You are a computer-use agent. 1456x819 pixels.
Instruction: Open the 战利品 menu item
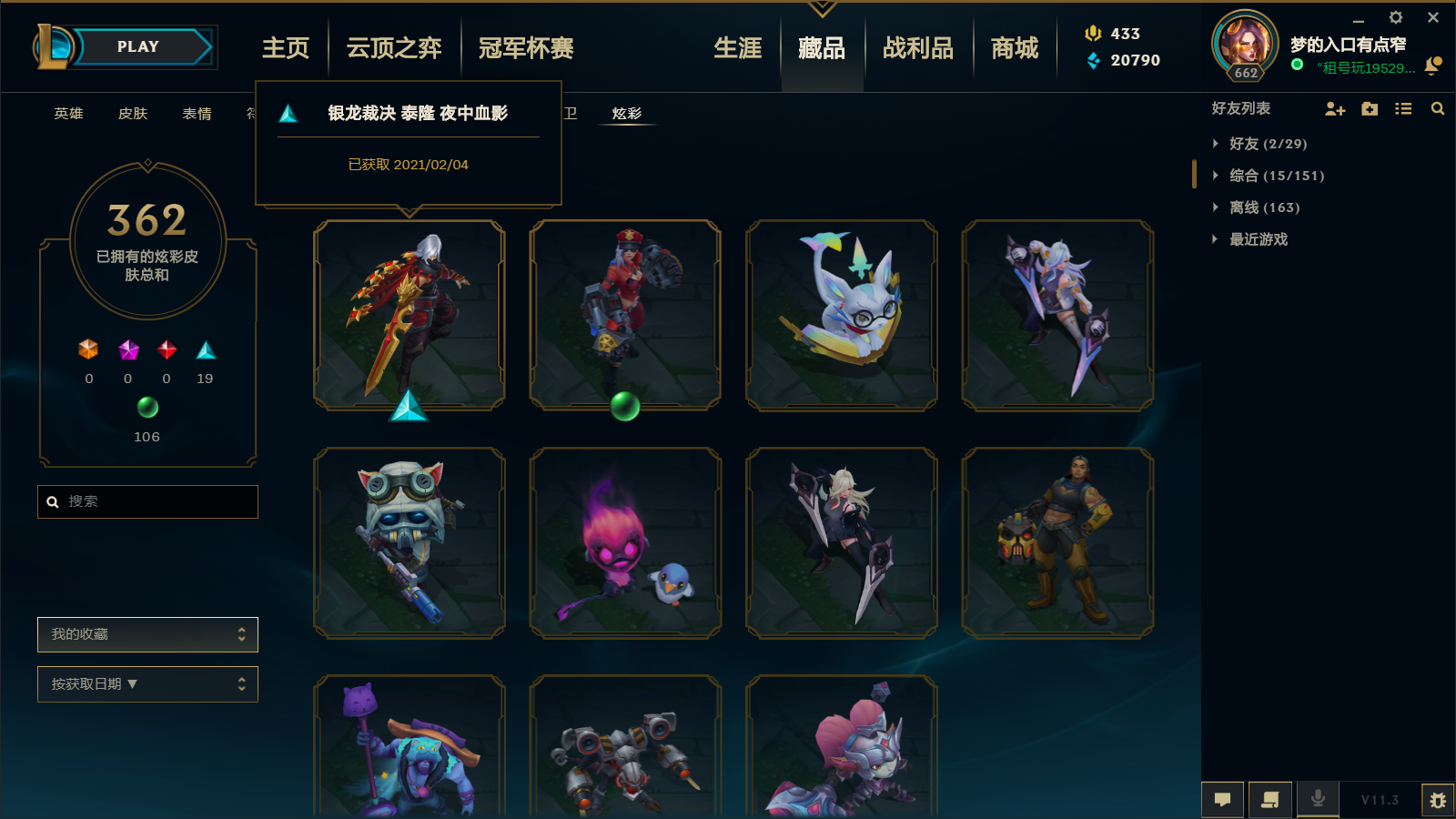(918, 49)
